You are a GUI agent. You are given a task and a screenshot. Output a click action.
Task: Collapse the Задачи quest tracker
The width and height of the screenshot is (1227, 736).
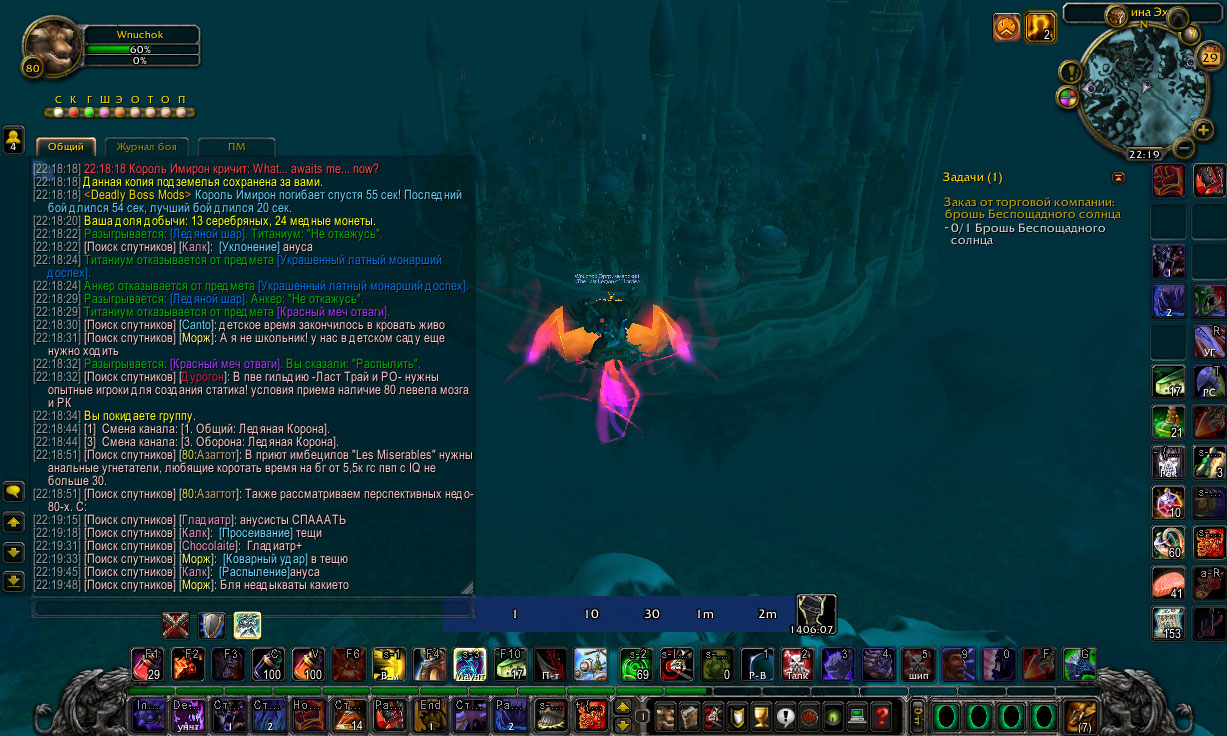click(x=1118, y=177)
